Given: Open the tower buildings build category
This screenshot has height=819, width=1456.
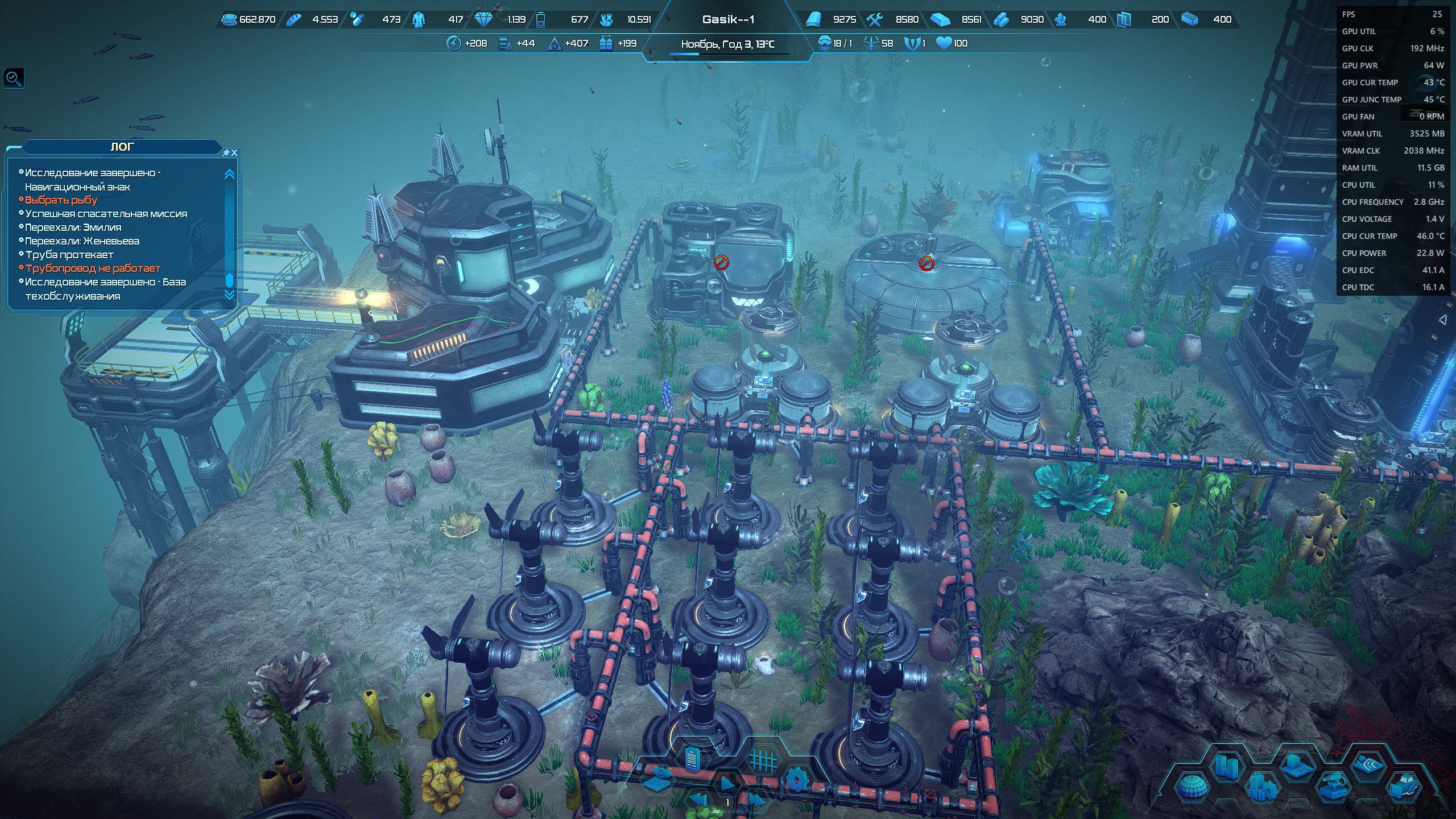Looking at the screenshot, I should click(1227, 766).
